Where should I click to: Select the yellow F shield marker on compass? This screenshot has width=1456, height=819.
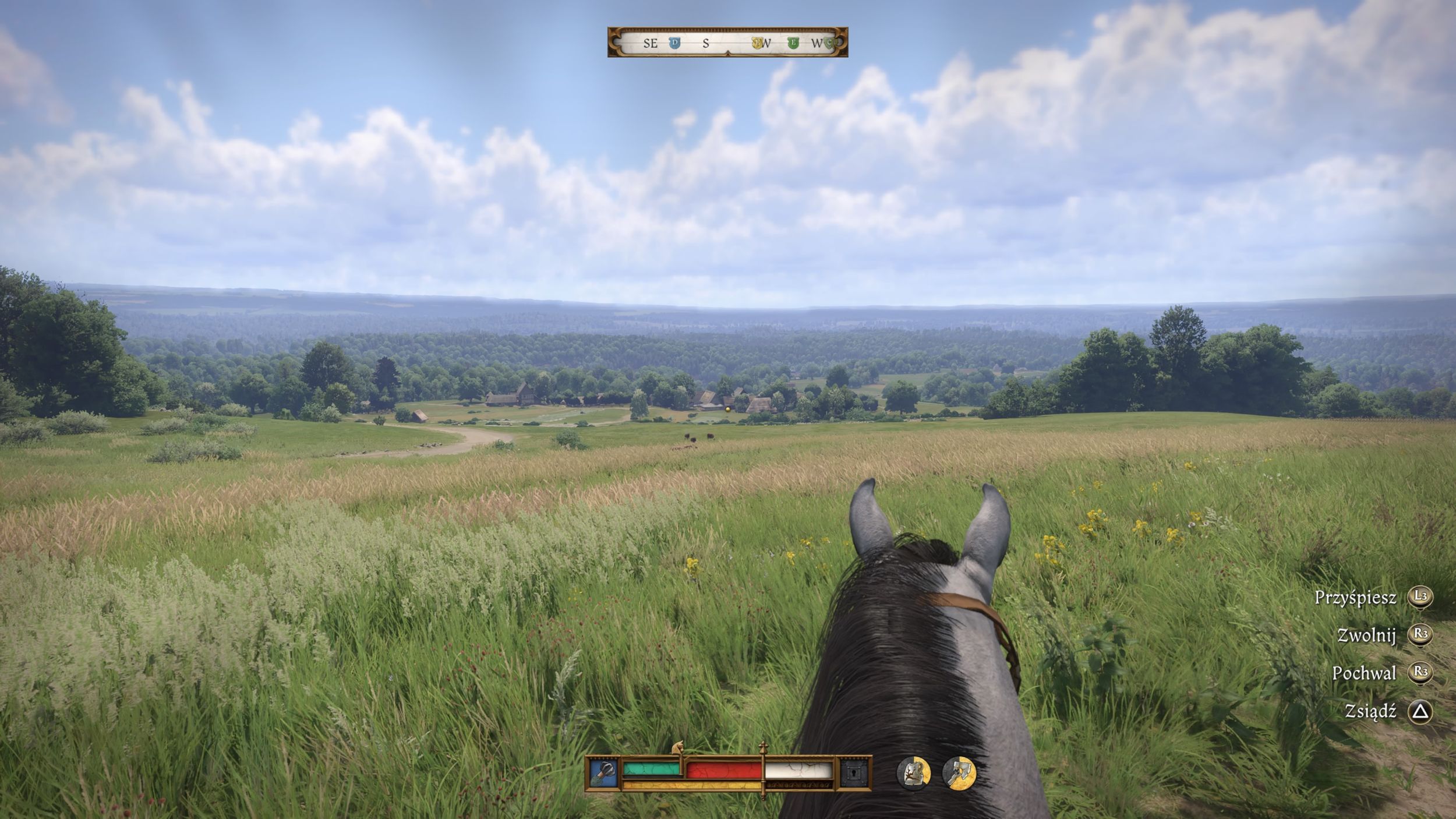(757, 43)
